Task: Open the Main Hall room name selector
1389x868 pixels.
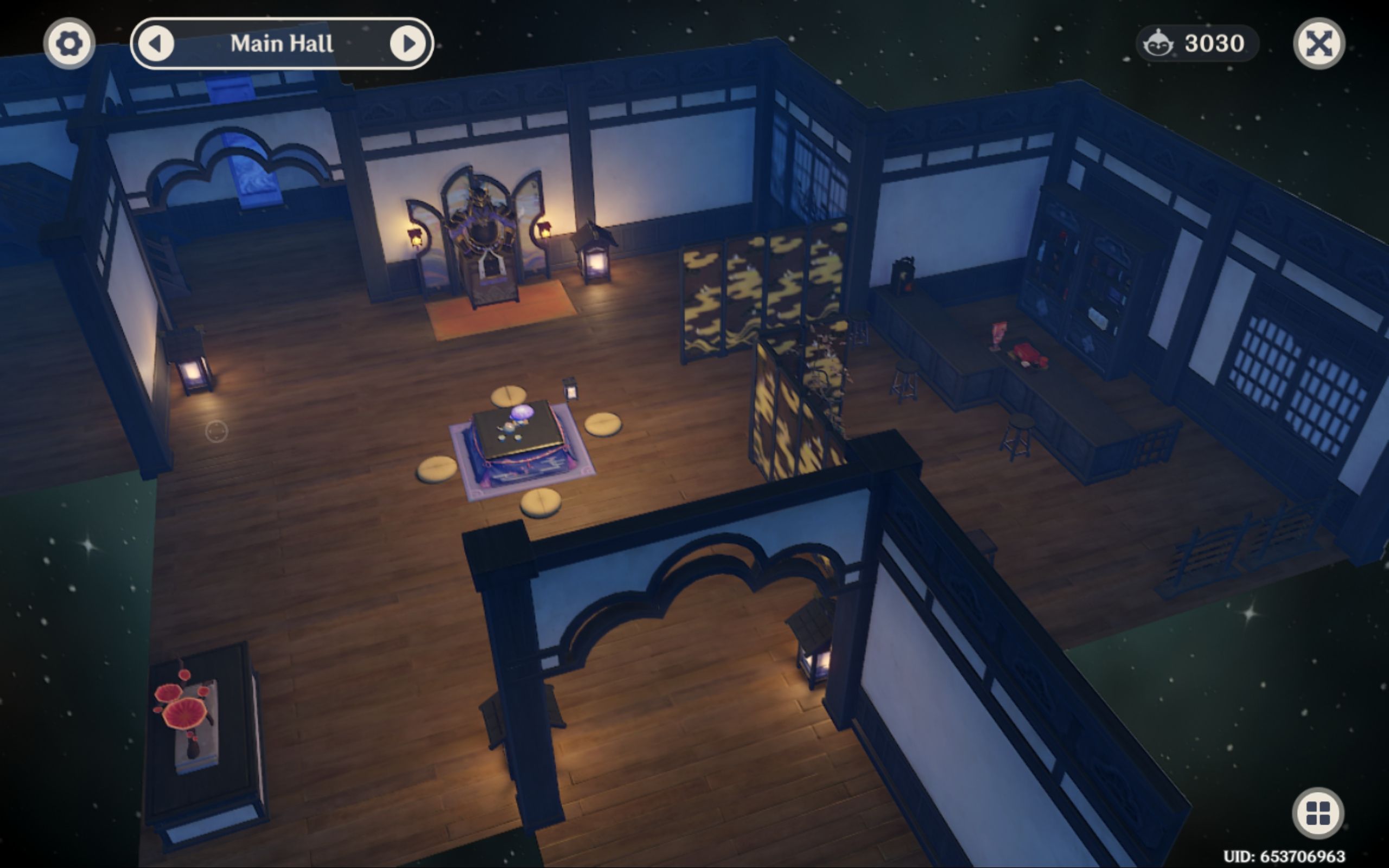Action: (282, 44)
